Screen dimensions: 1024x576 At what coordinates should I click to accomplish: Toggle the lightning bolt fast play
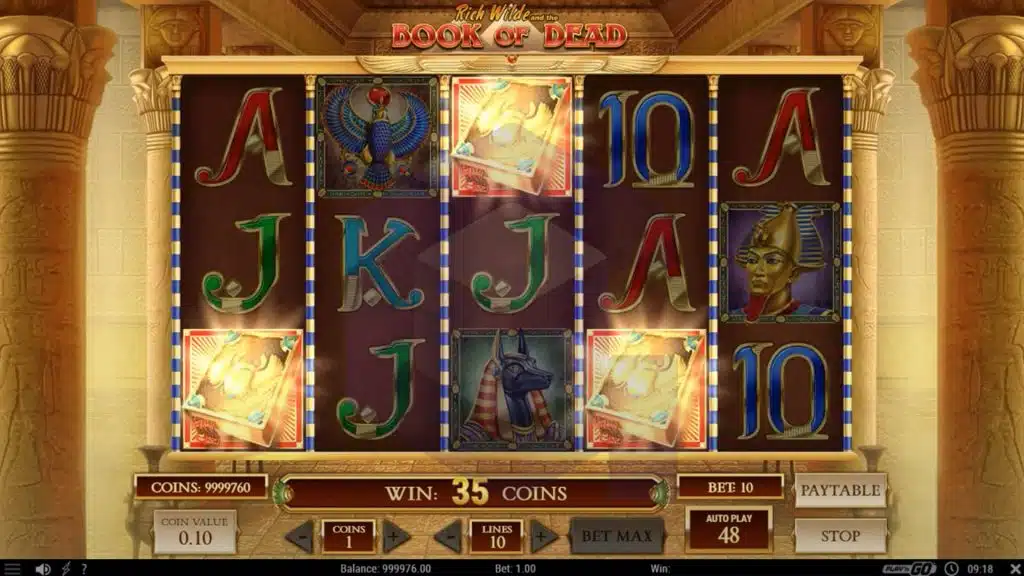point(64,568)
